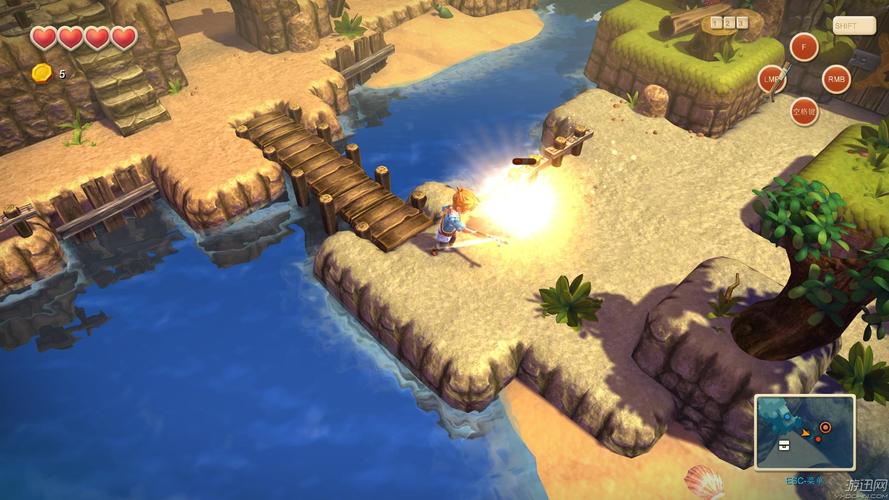Click the orange ringed objective marker on minimap
This screenshot has width=889, height=500.
pyautogui.click(x=825, y=427)
